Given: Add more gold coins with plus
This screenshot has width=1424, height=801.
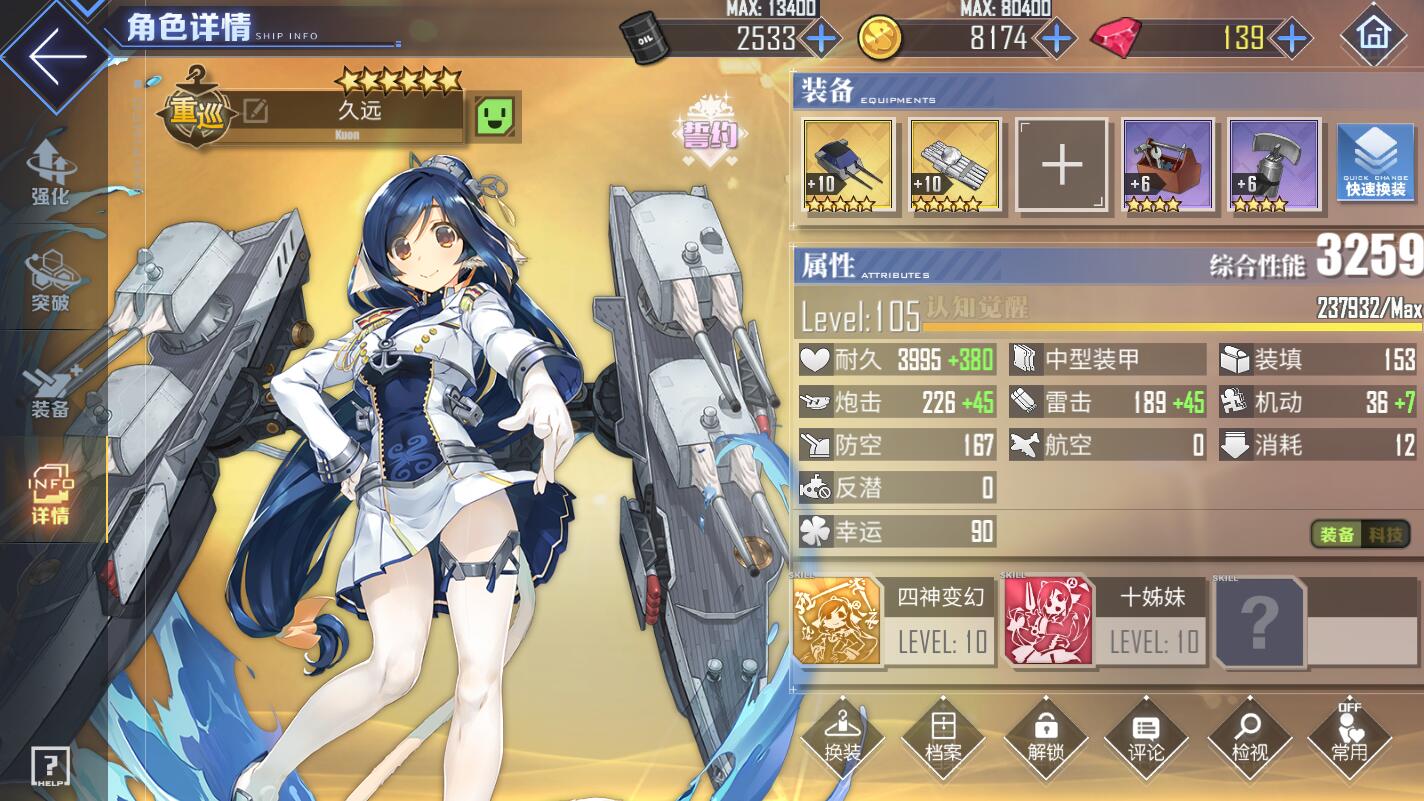Looking at the screenshot, I should 1056,39.
